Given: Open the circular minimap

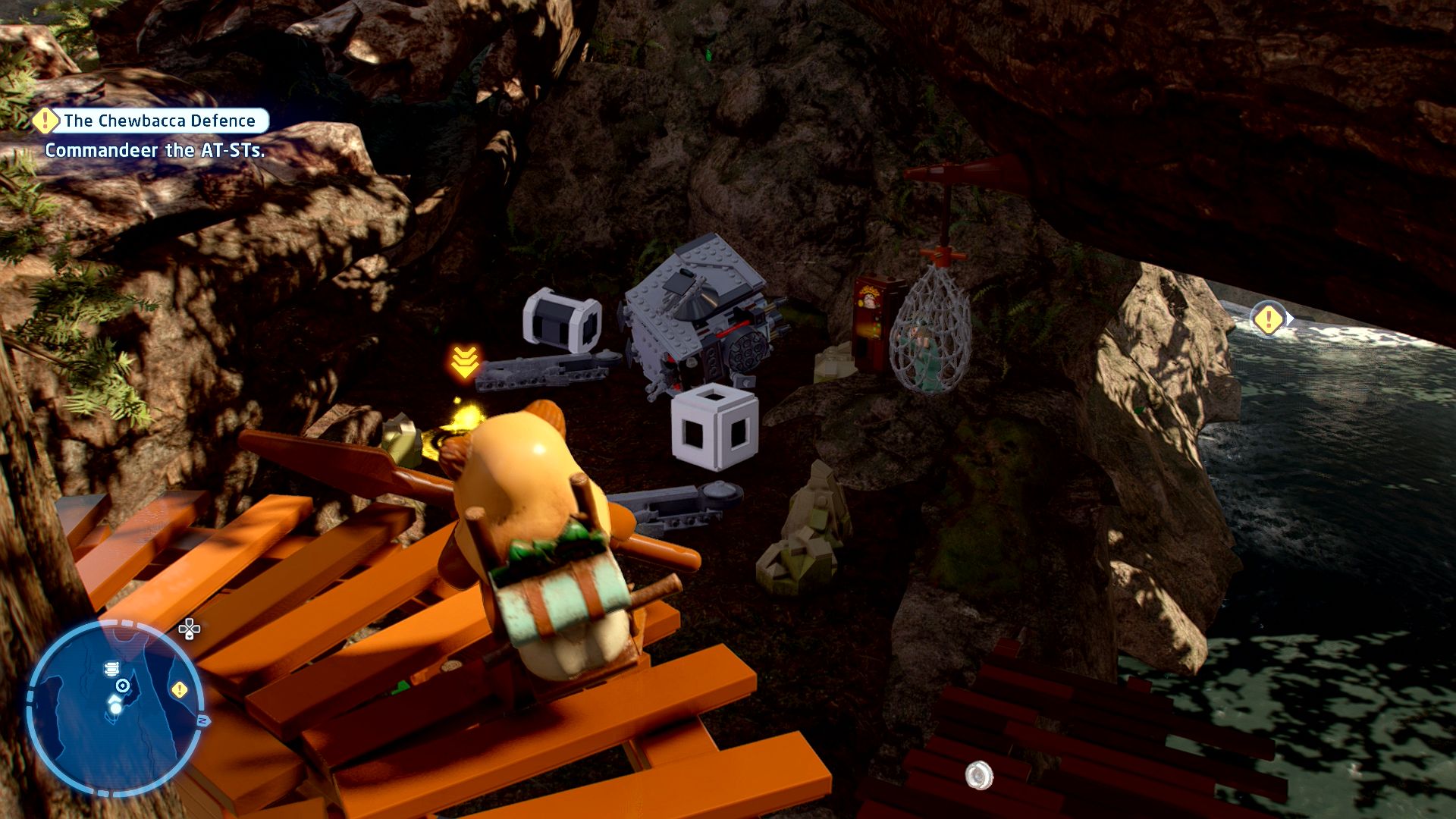Looking at the screenshot, I should click(115, 708).
